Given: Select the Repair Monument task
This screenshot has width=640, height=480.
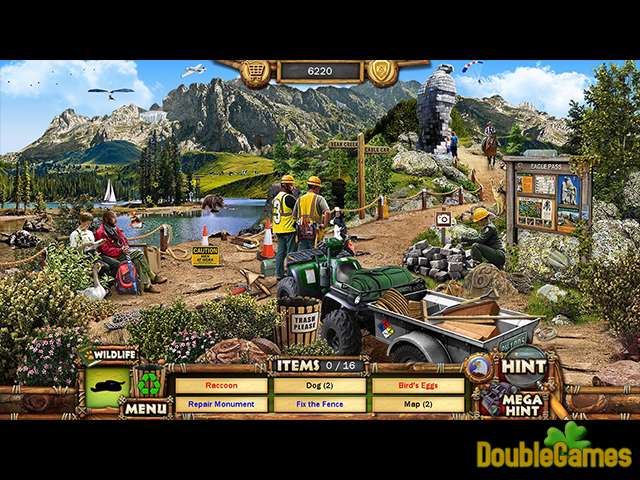Looking at the screenshot, I should pyautogui.click(x=222, y=405).
